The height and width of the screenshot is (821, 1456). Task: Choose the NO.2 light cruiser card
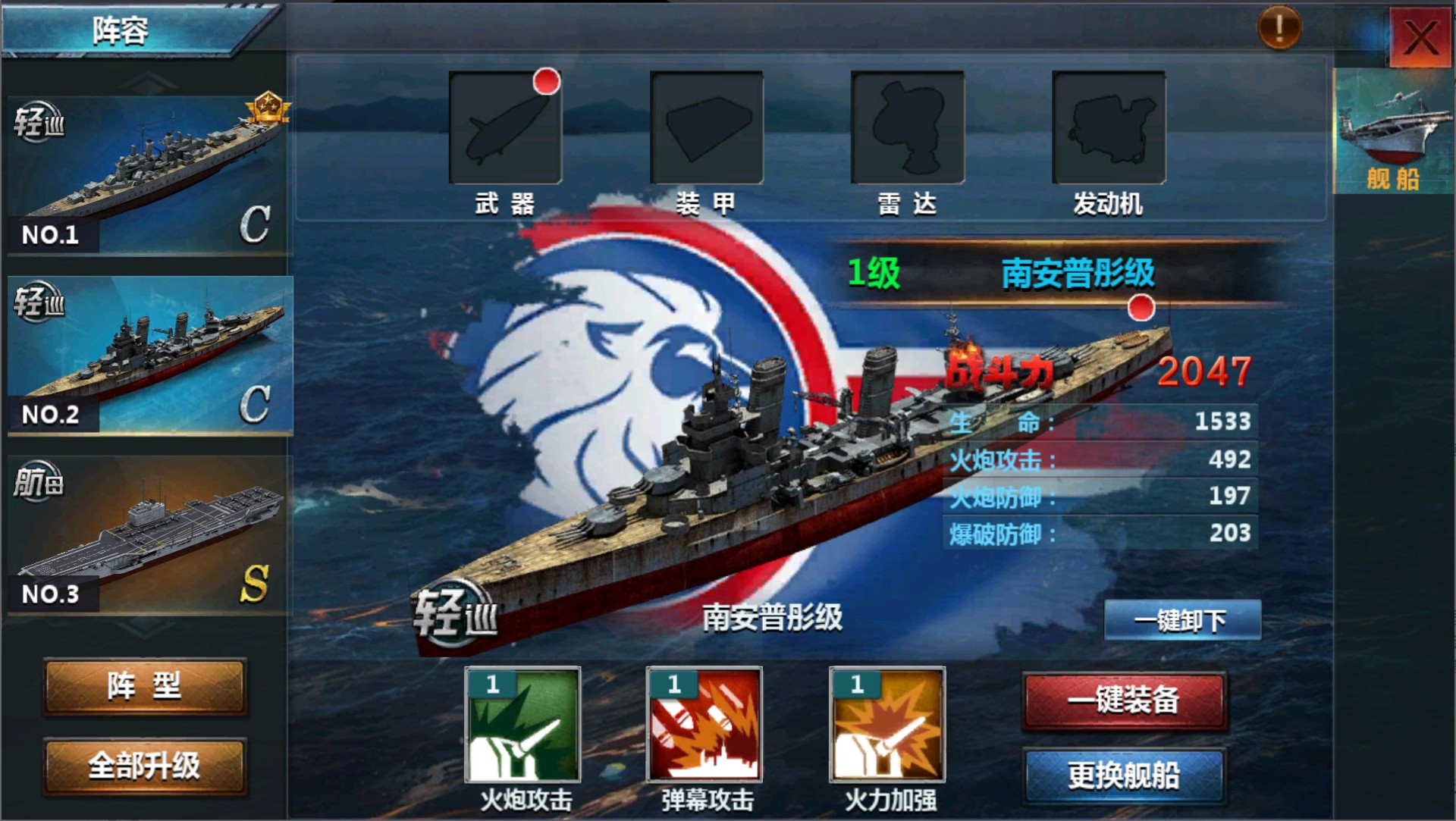click(149, 355)
